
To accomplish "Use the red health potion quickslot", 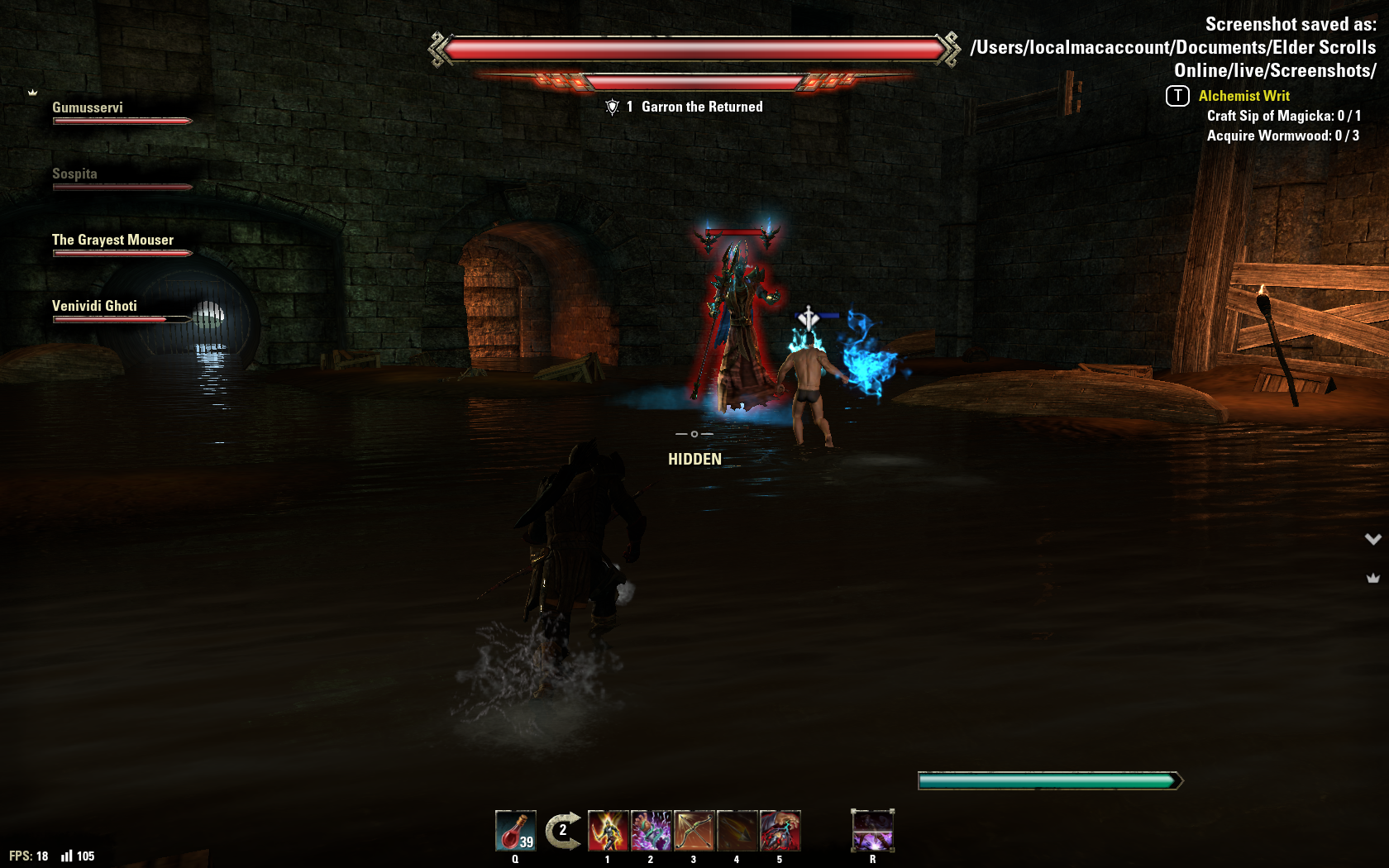I will [516, 831].
